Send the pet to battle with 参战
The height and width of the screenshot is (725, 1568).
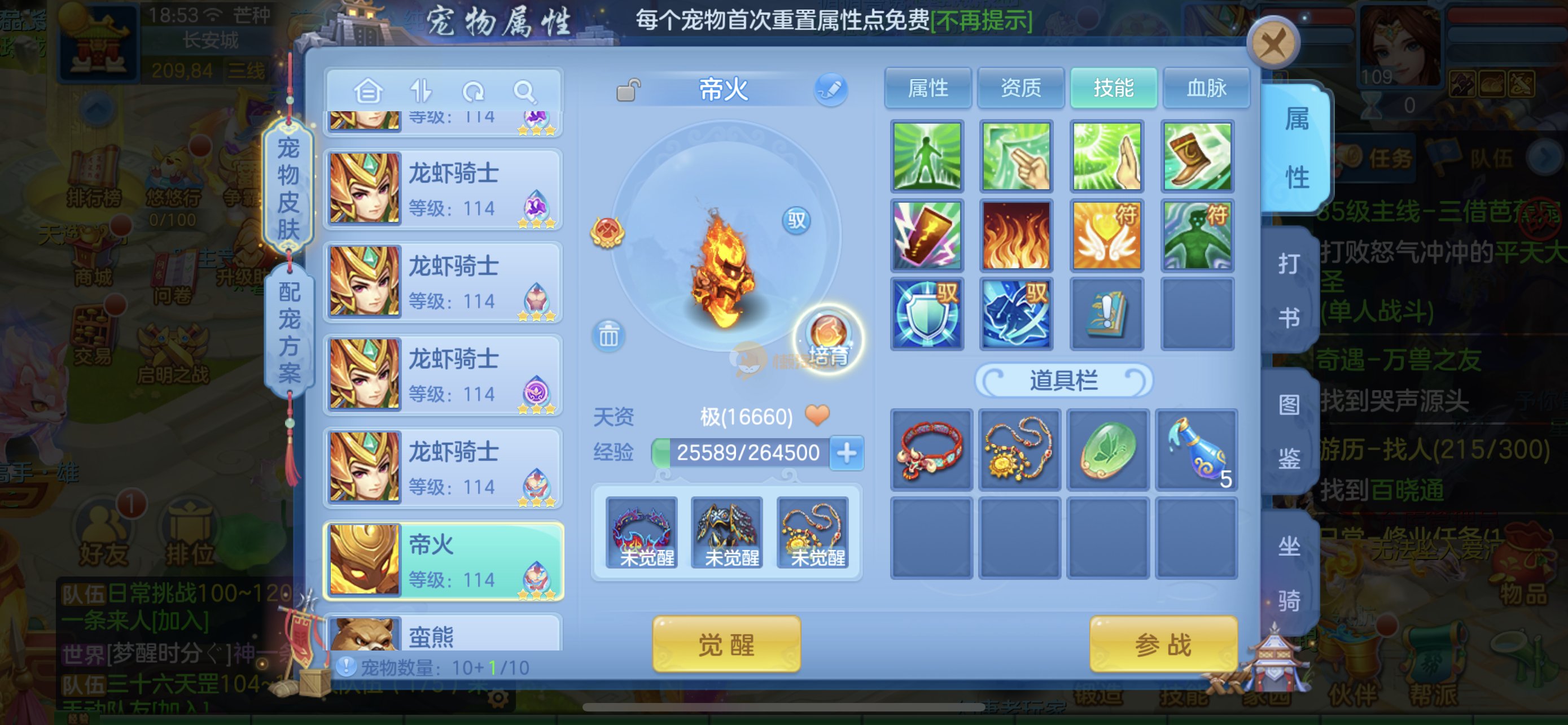(1163, 644)
